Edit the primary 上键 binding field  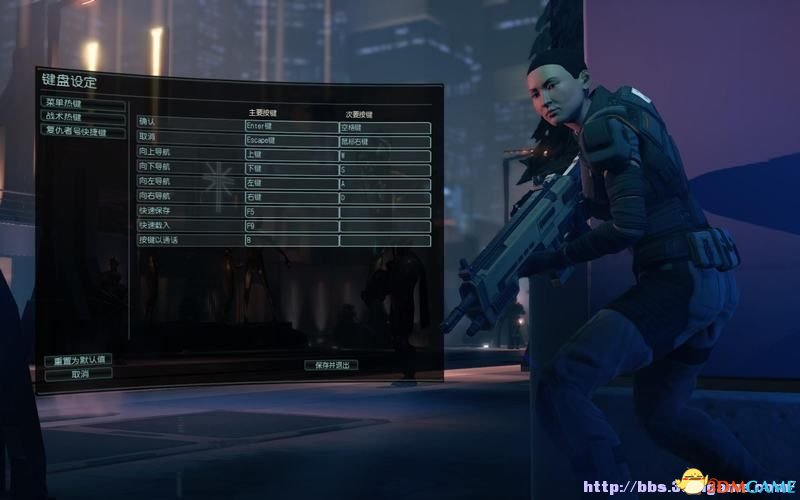(290, 156)
